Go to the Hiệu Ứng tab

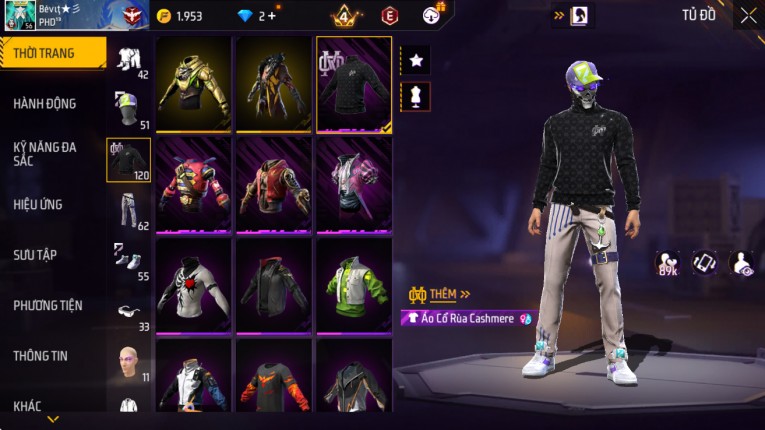tap(38, 204)
